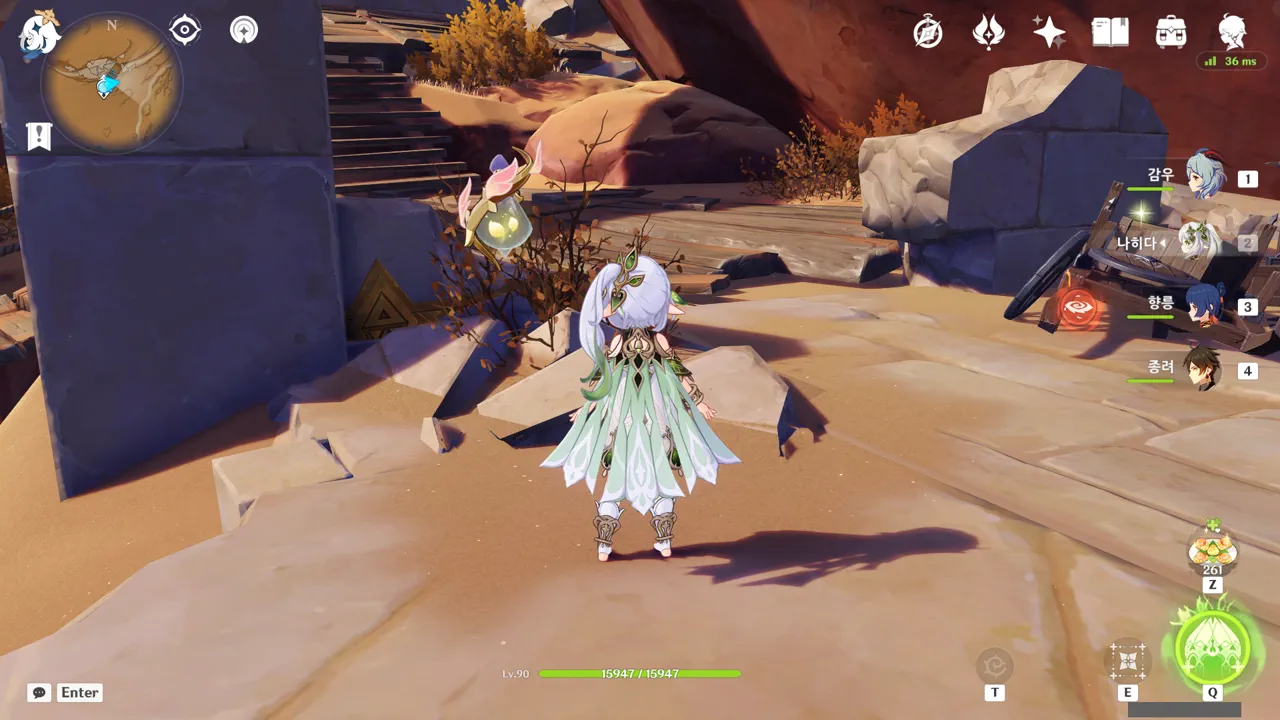This screenshot has width=1280, height=720.
Task: Switch to party member 감우
Action: (1204, 177)
